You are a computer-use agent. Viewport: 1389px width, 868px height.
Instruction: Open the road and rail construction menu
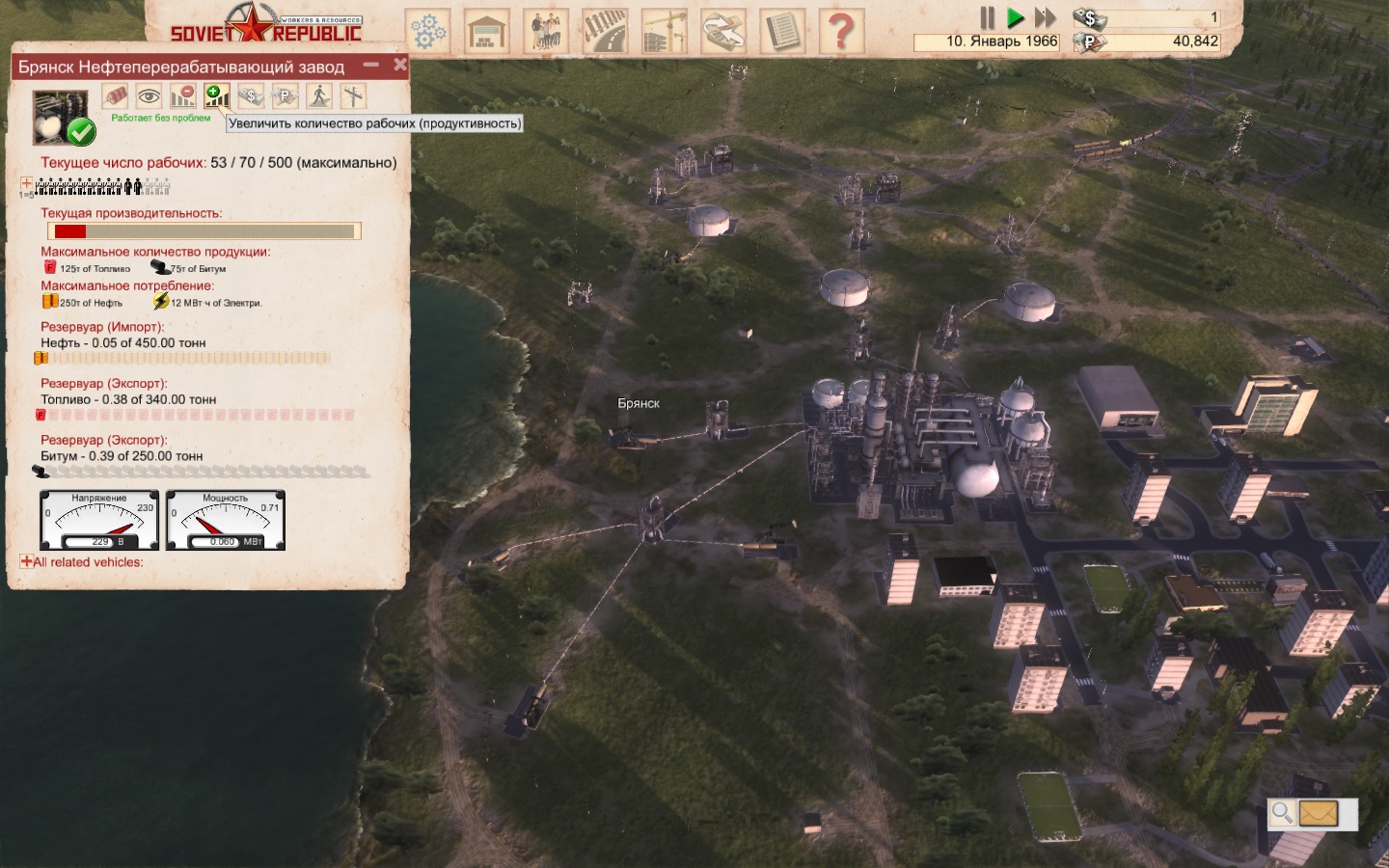(605, 32)
